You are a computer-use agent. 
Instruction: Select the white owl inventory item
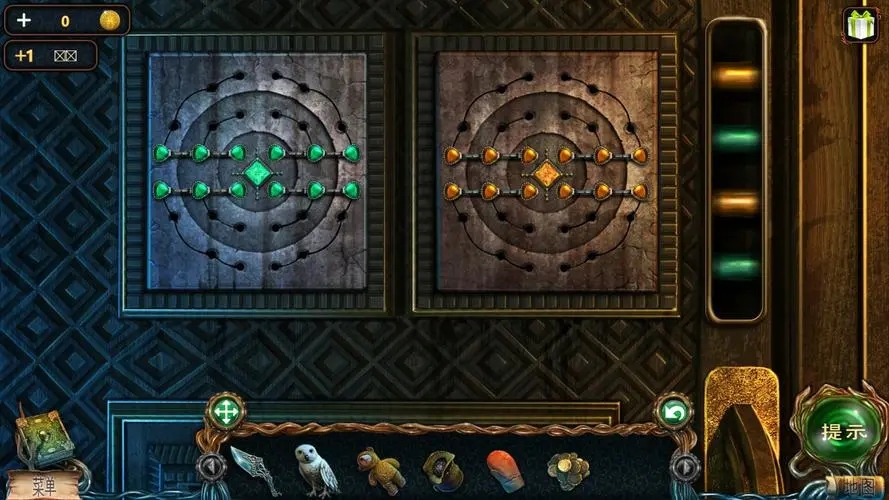click(x=315, y=469)
